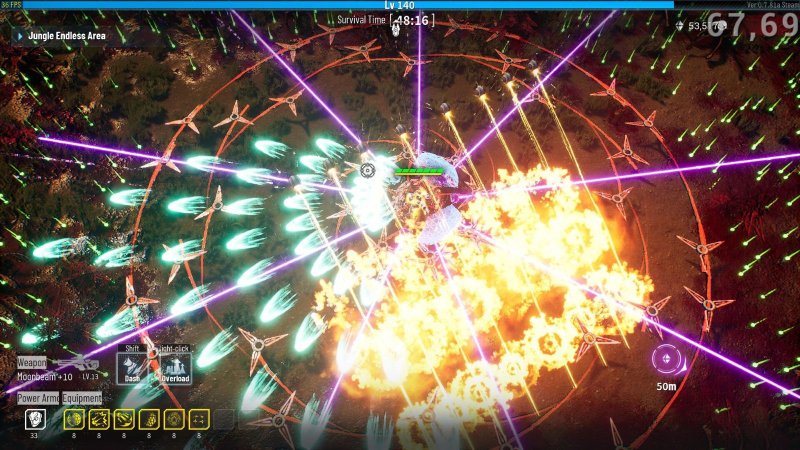Select the four-dot crosshair equipment slot
Viewport: 800px width, 450px height.
[x=198, y=420]
